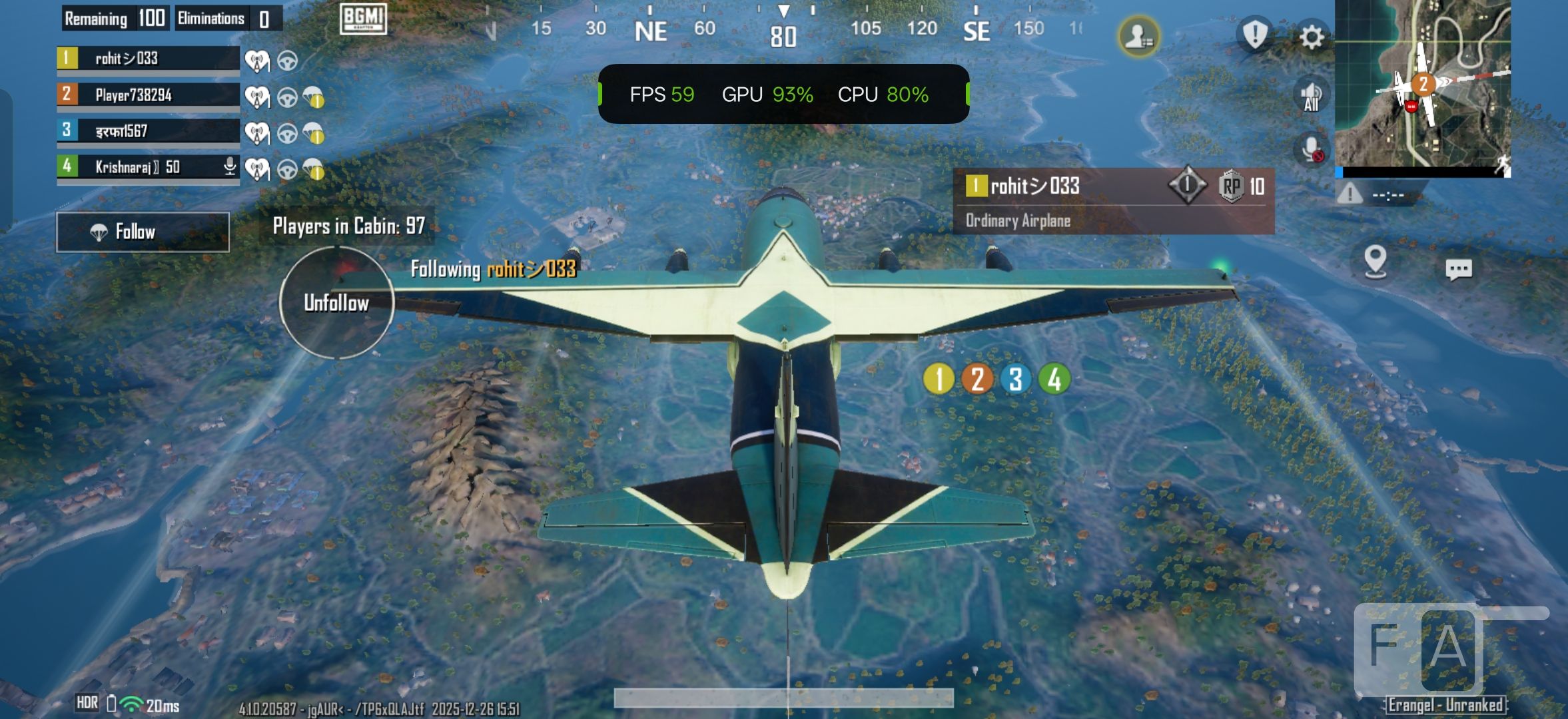Select teammate row Player738294

(x=148, y=95)
